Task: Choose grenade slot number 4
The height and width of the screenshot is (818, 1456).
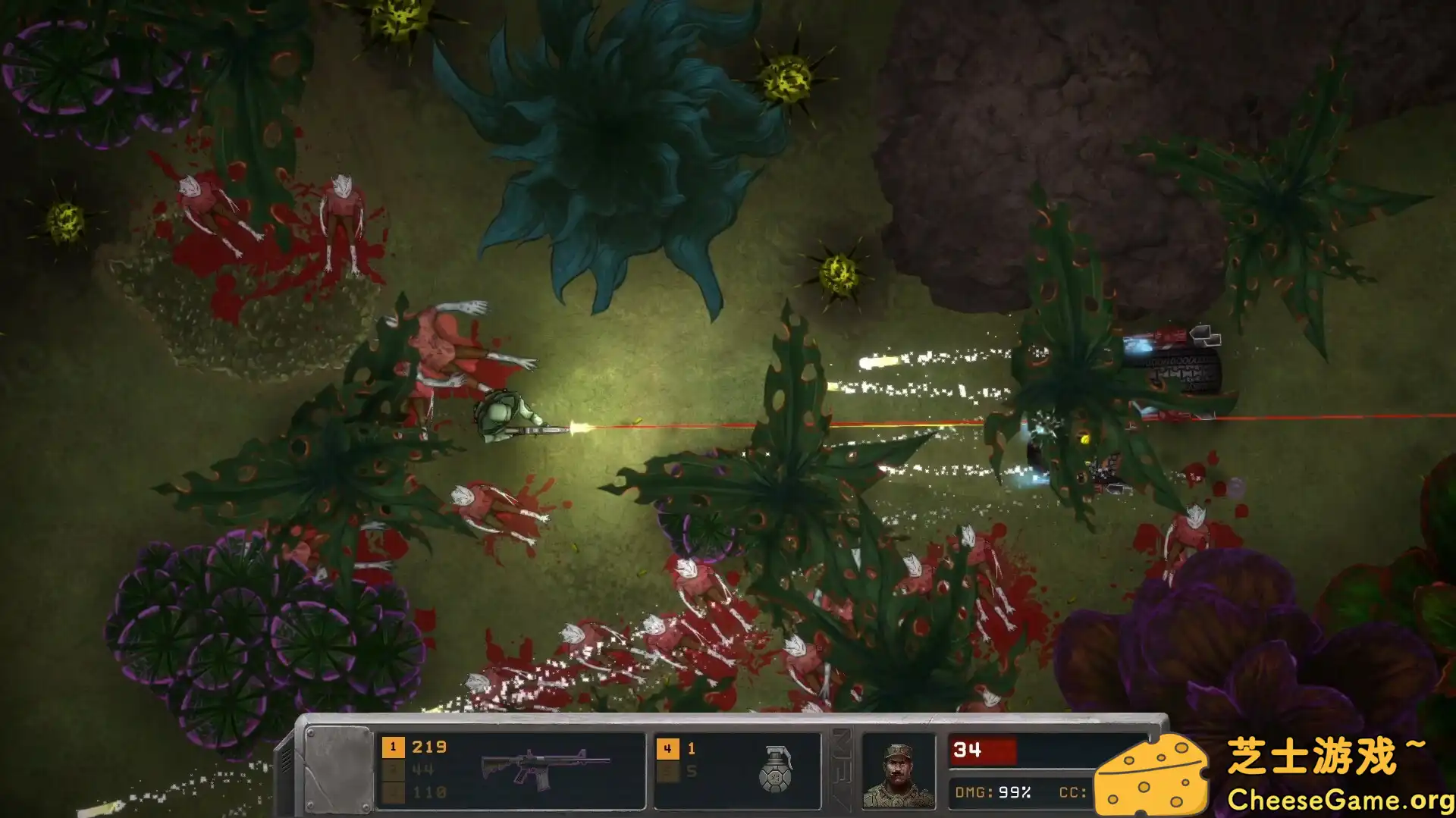Action: pyautogui.click(x=667, y=749)
